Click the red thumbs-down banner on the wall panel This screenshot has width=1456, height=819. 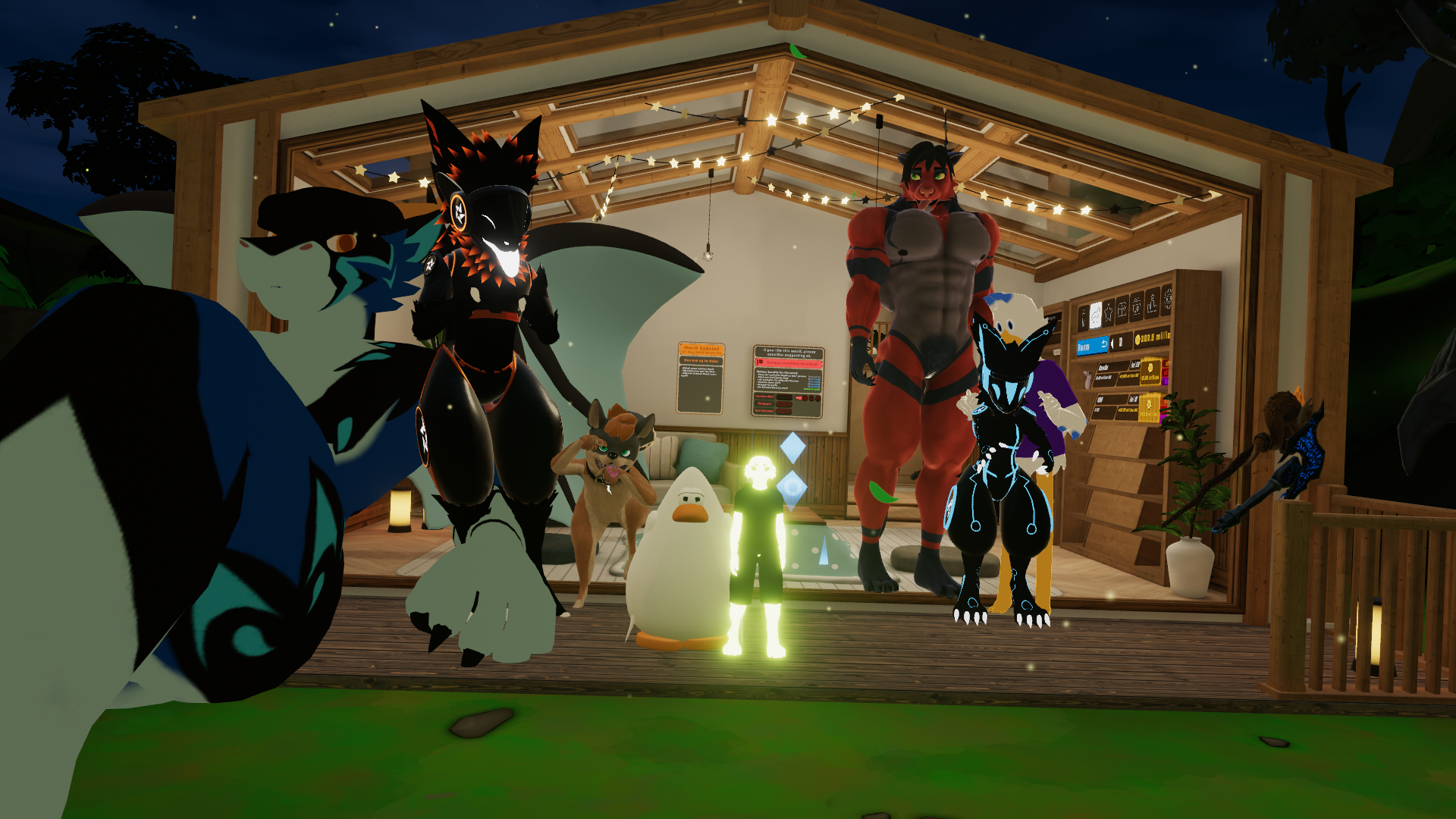(x=788, y=363)
